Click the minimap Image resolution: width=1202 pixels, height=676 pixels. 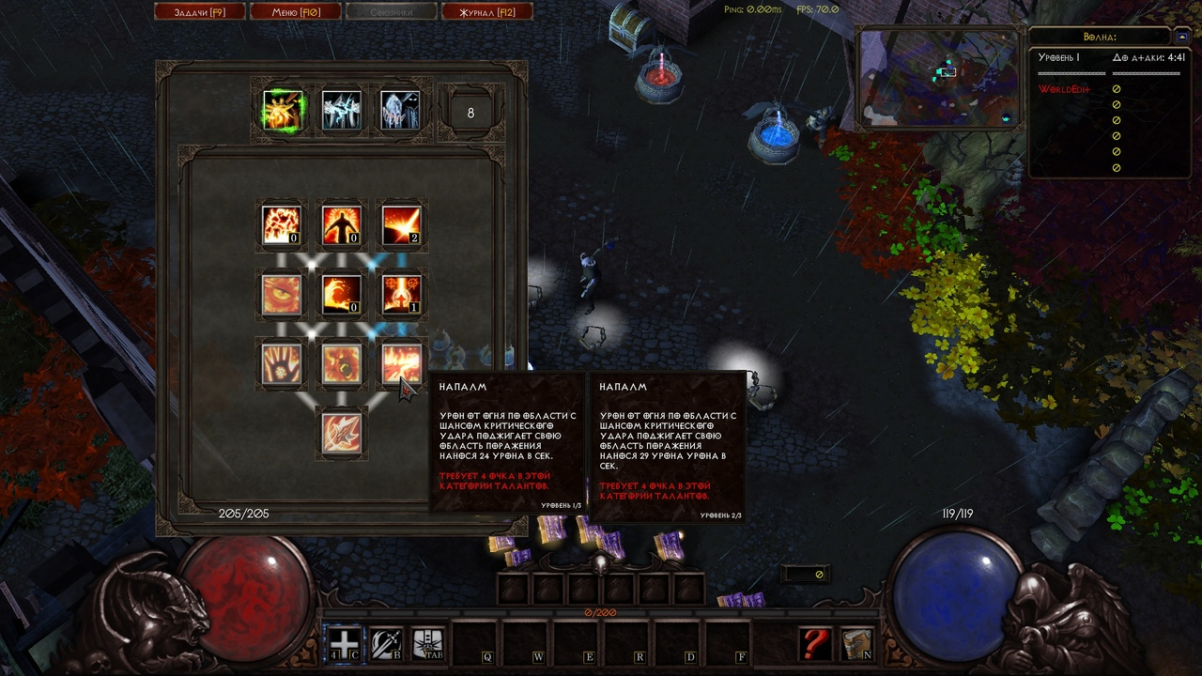pyautogui.click(x=938, y=78)
